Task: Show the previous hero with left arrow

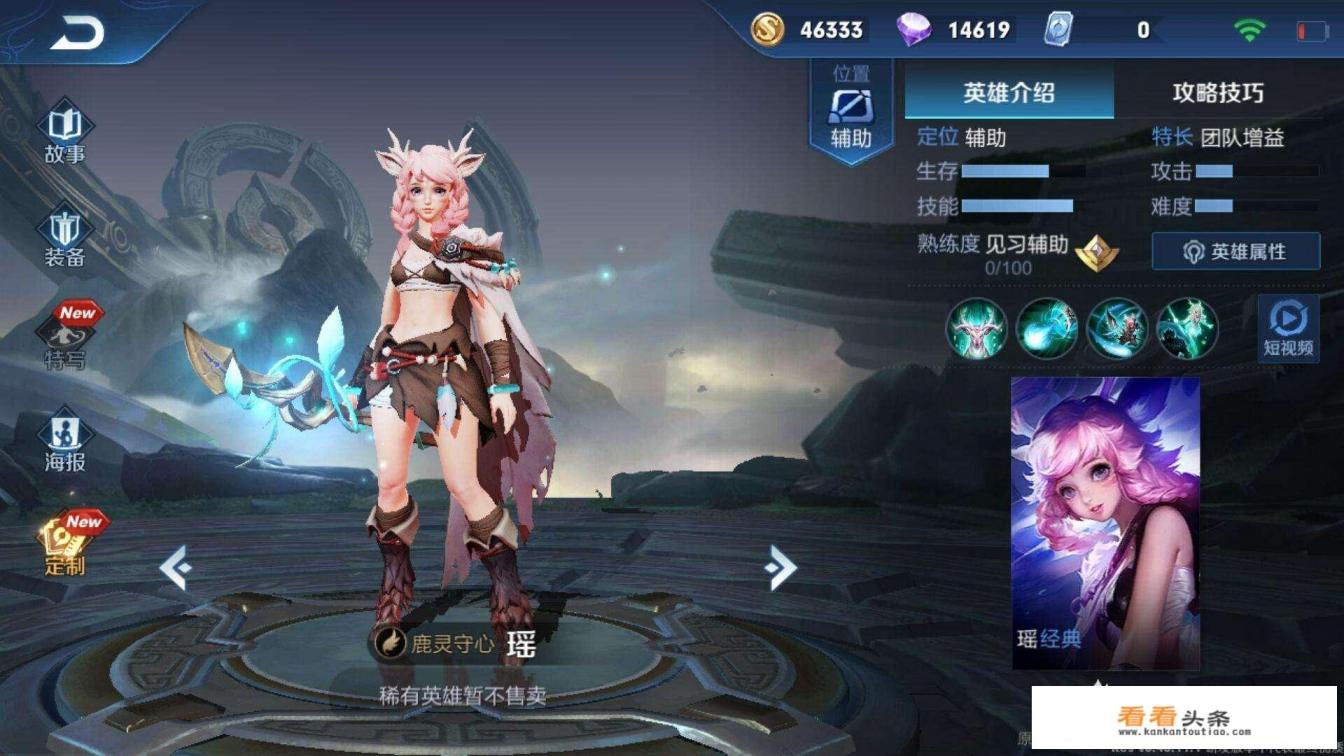Action: tap(175, 568)
